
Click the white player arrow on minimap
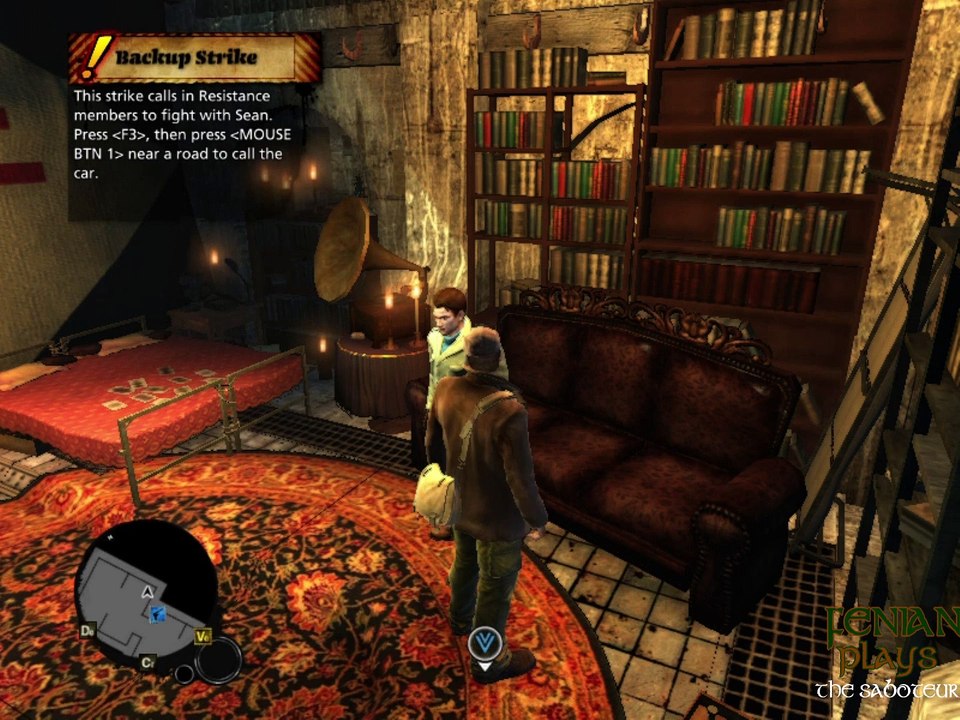(x=148, y=592)
